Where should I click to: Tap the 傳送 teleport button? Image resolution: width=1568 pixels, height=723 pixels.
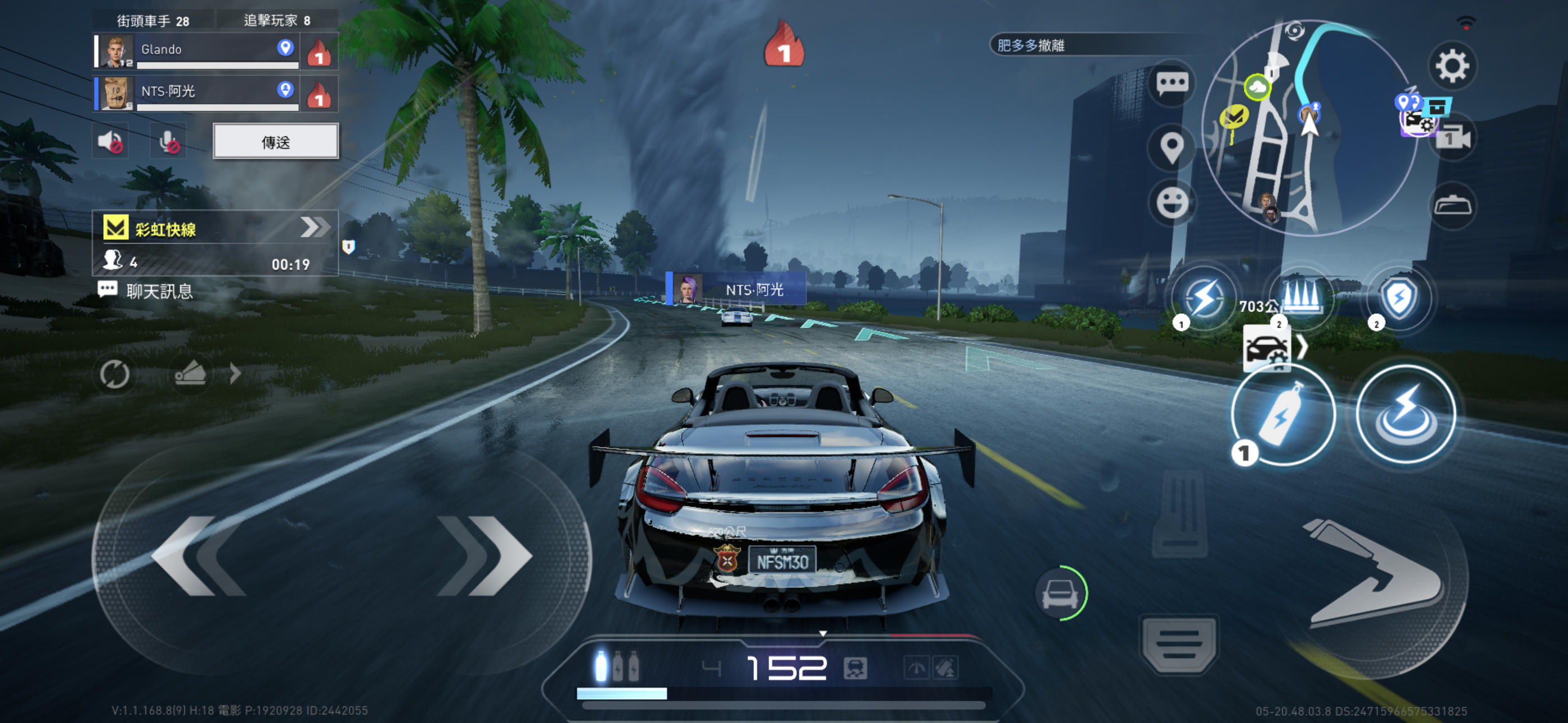(276, 142)
